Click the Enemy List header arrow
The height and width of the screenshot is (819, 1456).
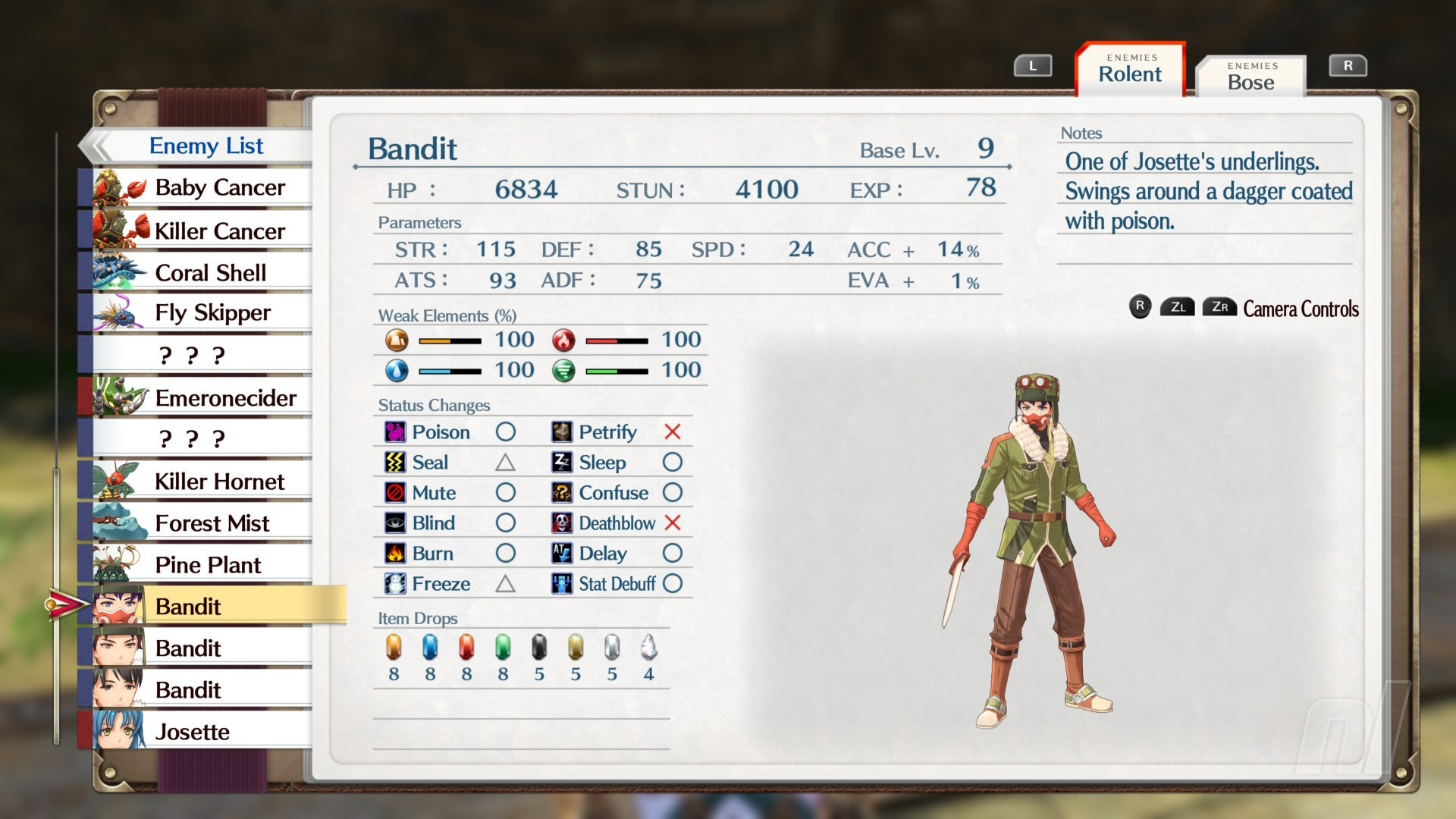(x=97, y=146)
